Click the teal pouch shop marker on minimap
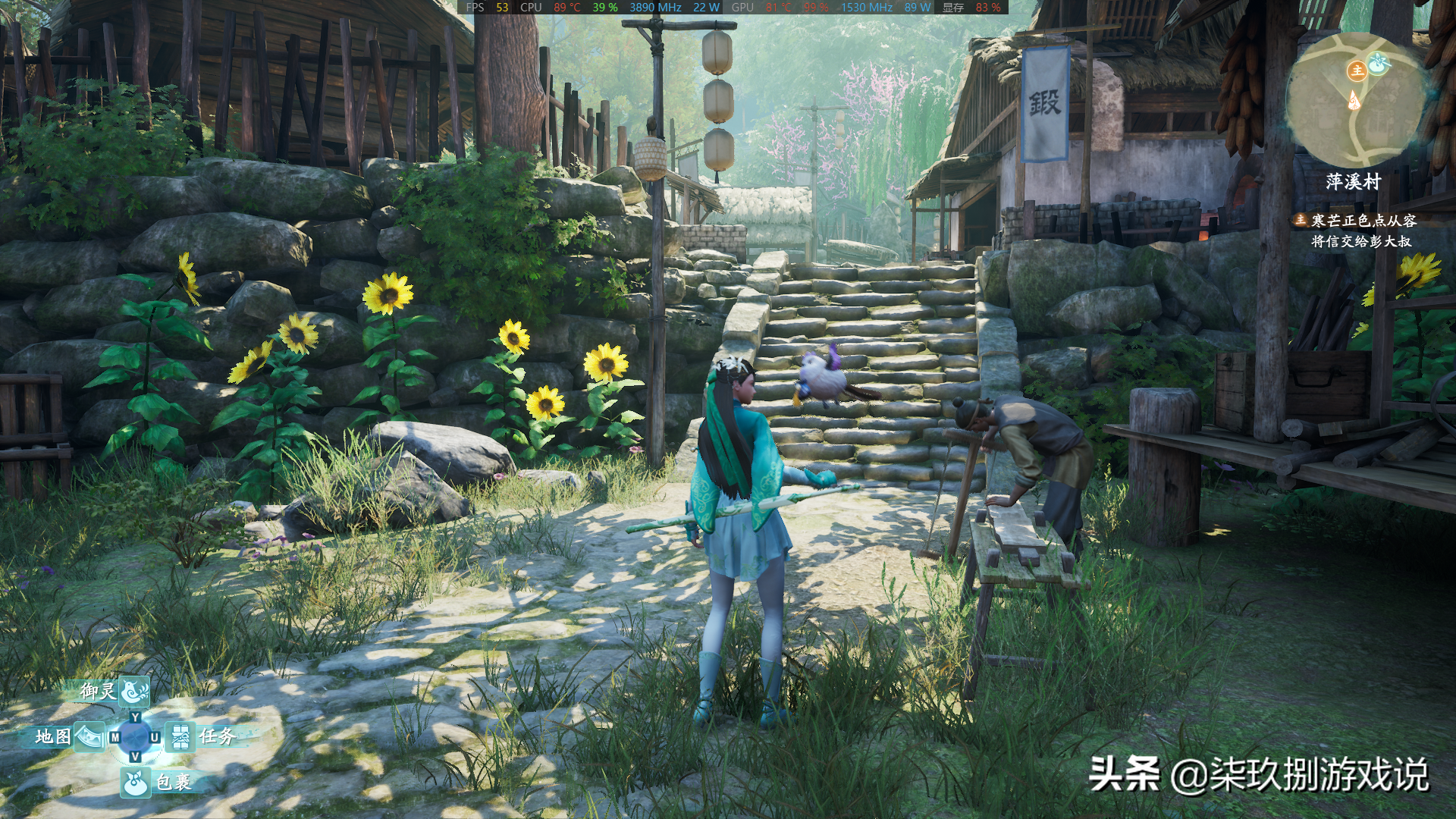This screenshot has width=1456, height=819. point(1378,63)
